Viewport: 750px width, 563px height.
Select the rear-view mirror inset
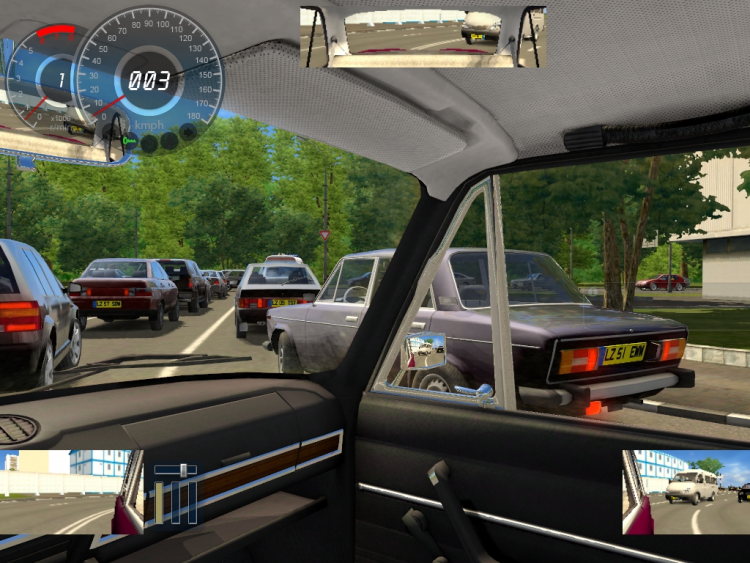click(x=422, y=37)
